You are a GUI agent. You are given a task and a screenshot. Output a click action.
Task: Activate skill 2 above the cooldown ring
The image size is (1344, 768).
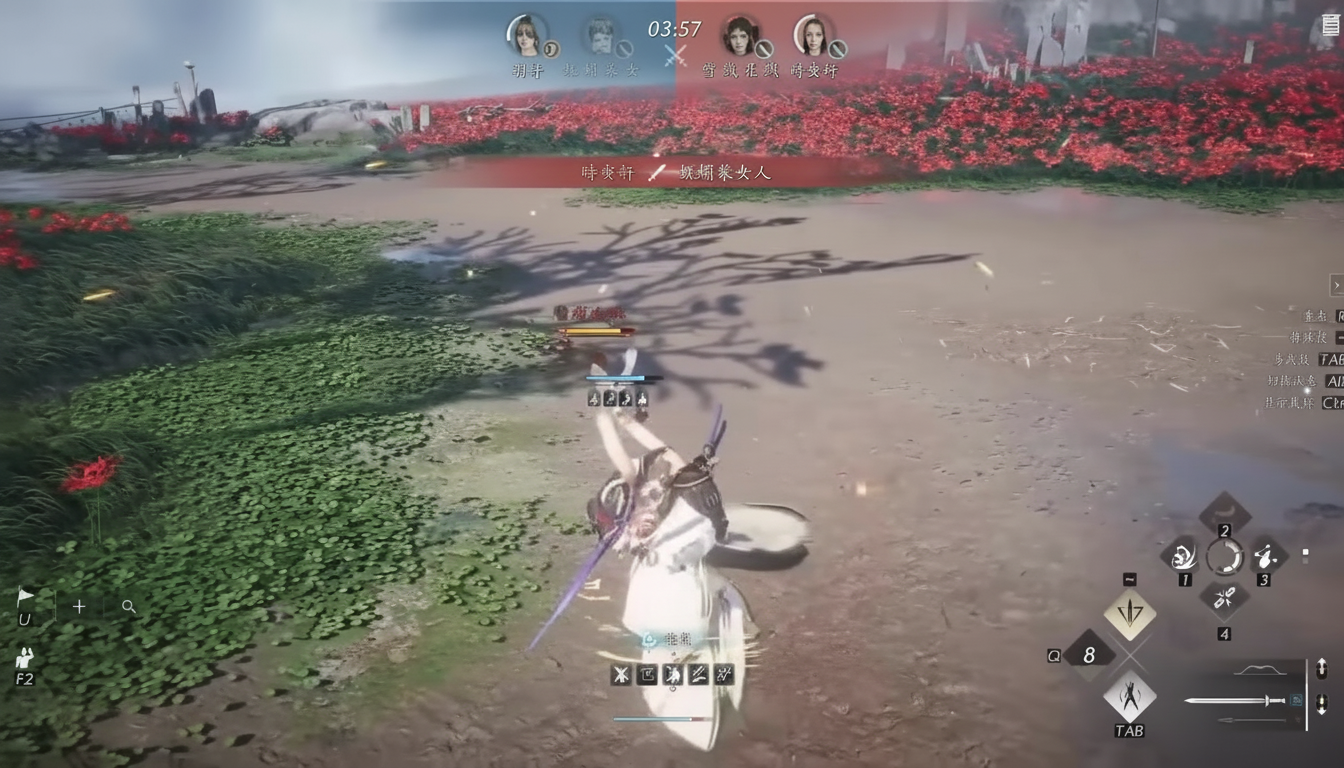pyautogui.click(x=1225, y=510)
